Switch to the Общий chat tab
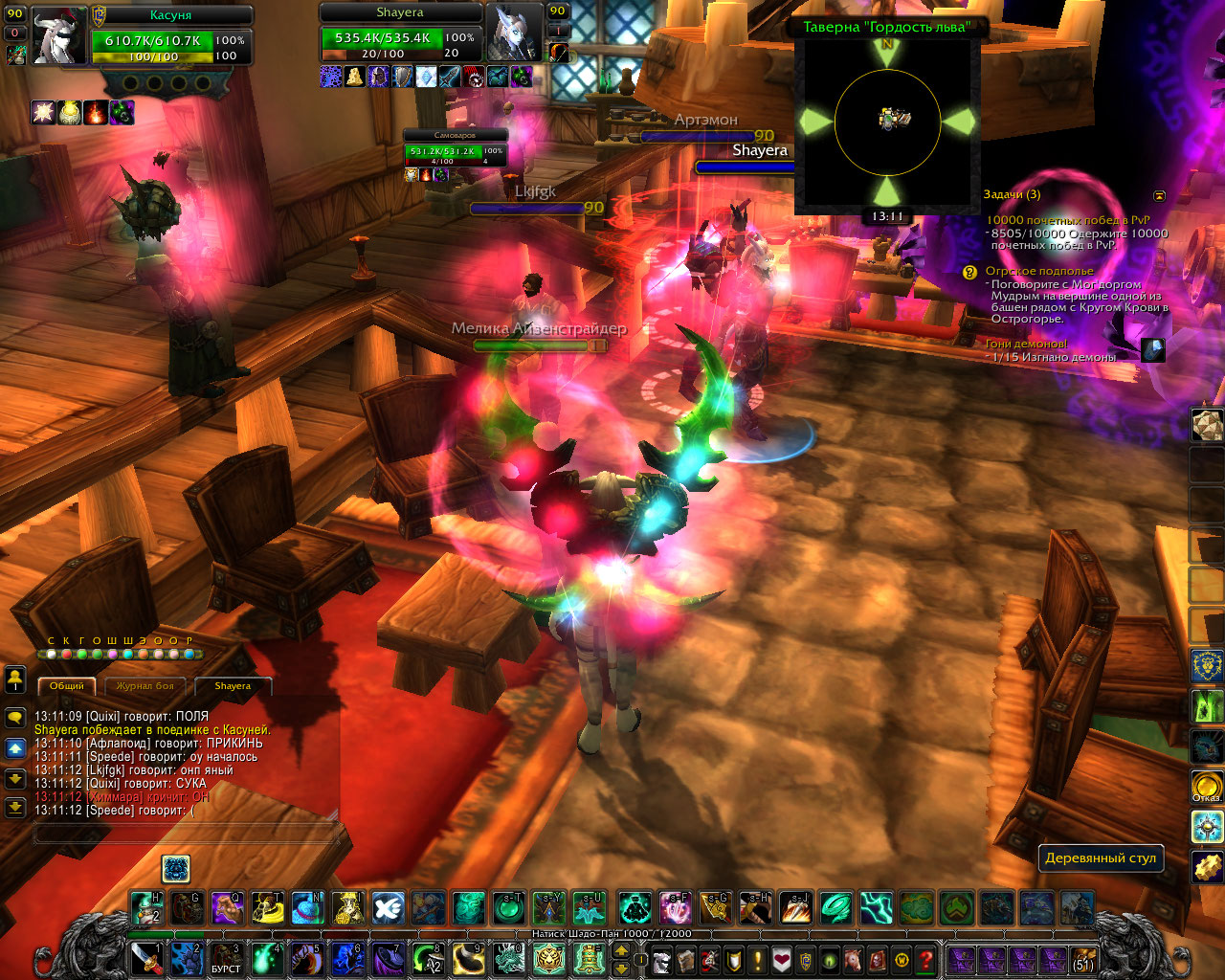 point(67,686)
